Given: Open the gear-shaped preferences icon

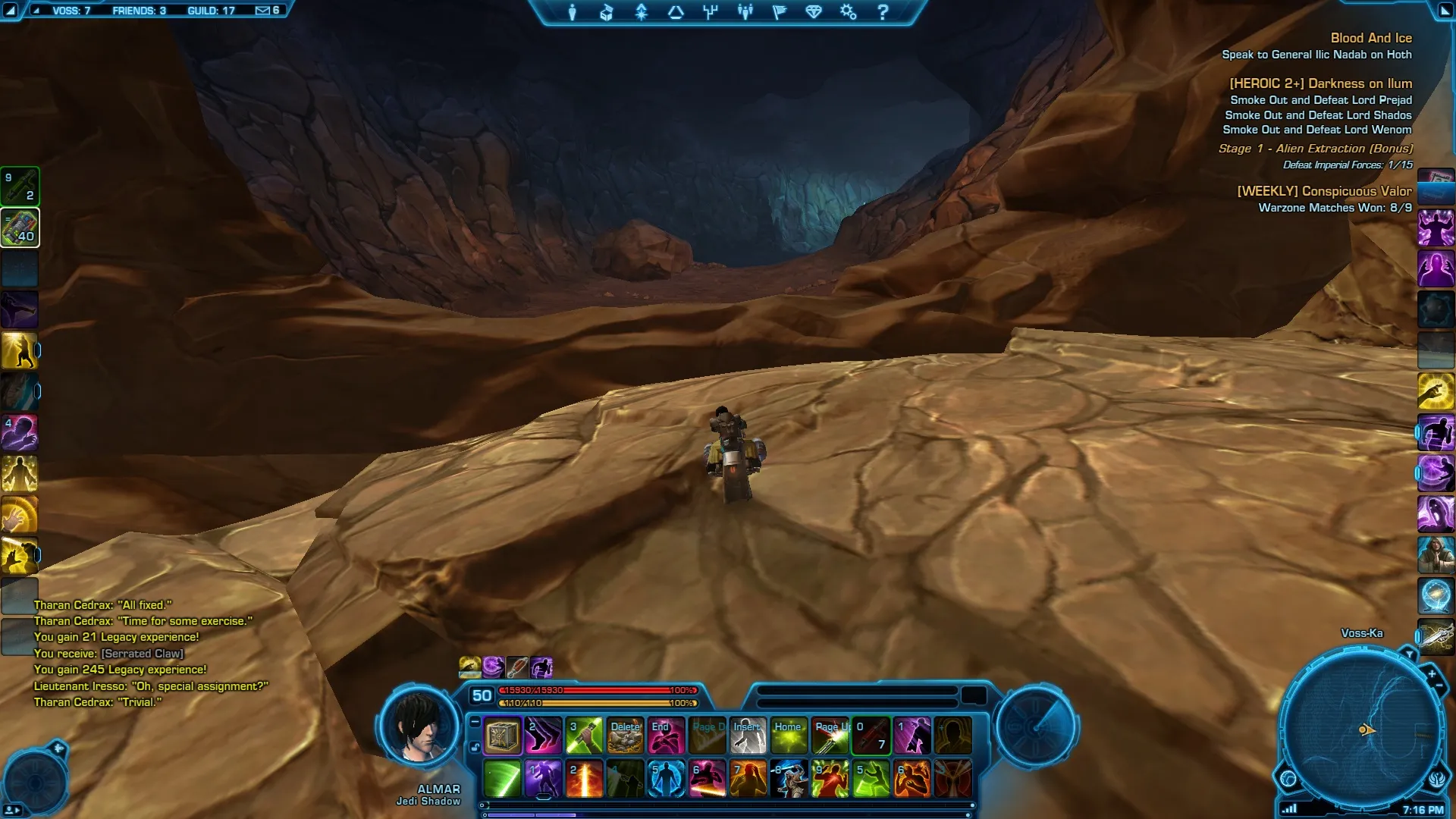Looking at the screenshot, I should [848, 12].
